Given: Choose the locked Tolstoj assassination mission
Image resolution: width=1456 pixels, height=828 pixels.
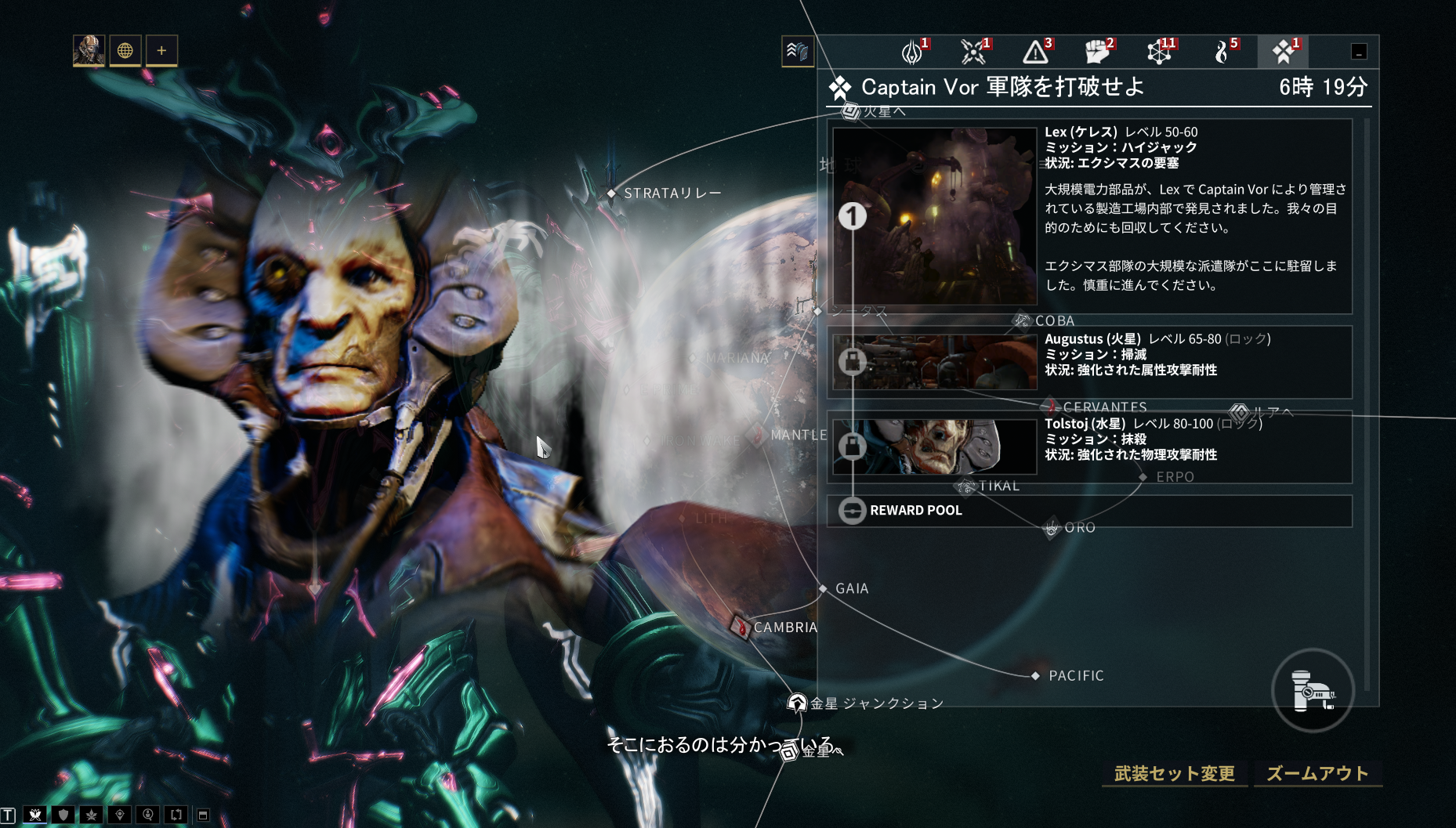Looking at the screenshot, I should click(1089, 447).
